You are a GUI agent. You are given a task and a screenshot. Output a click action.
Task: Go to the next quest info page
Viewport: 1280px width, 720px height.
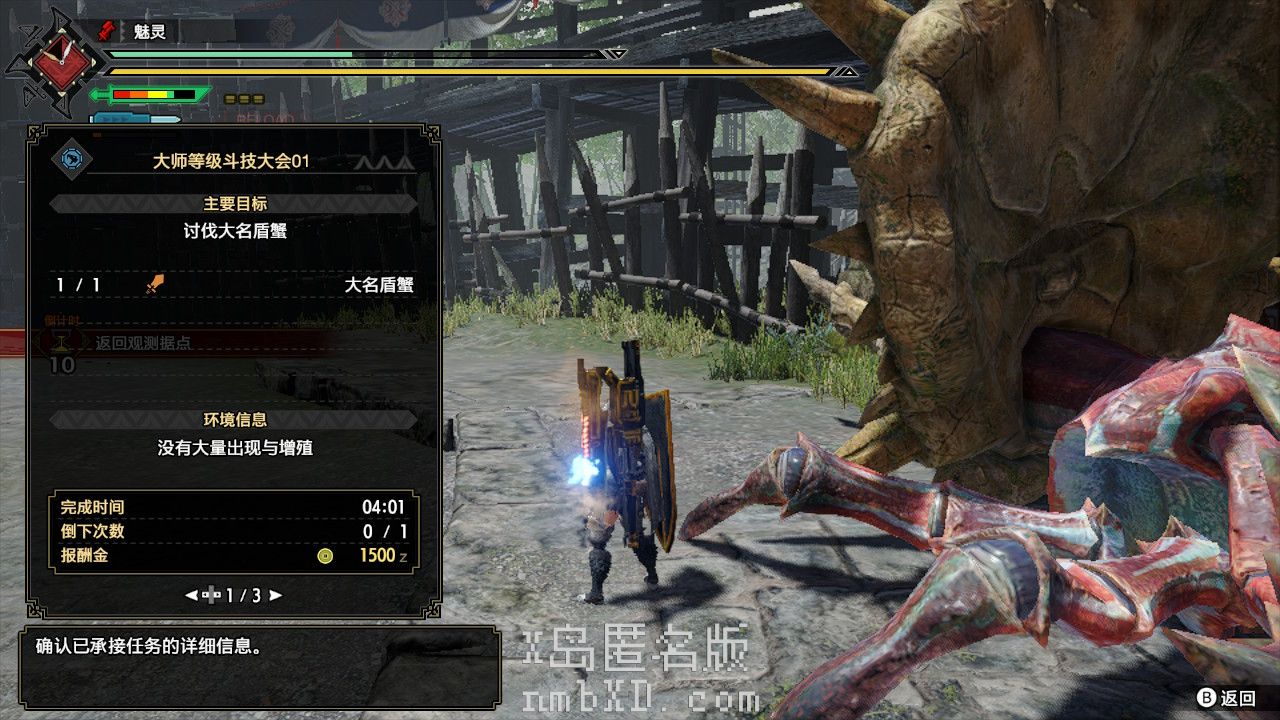coord(276,595)
